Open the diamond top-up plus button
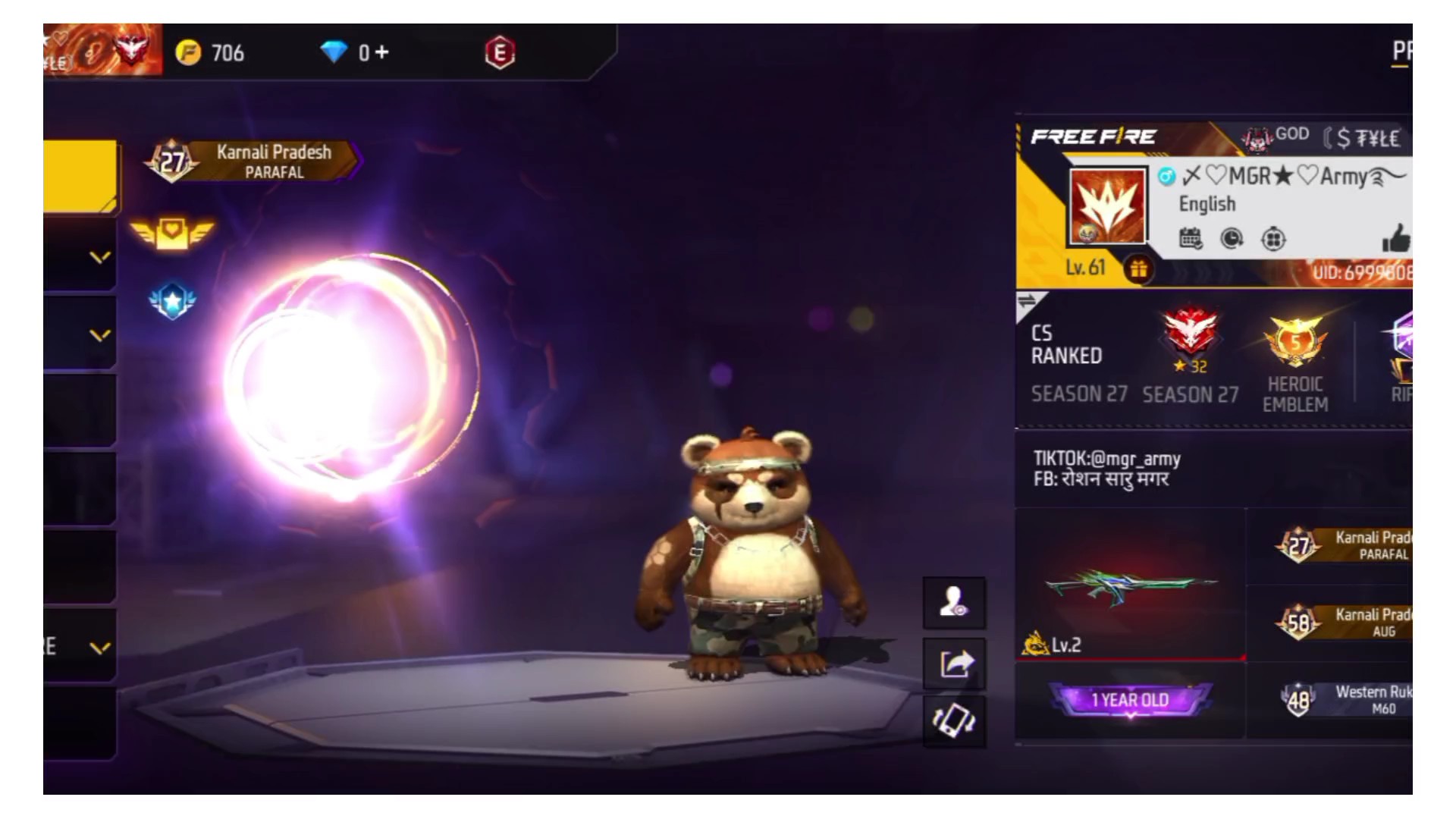 click(x=382, y=52)
